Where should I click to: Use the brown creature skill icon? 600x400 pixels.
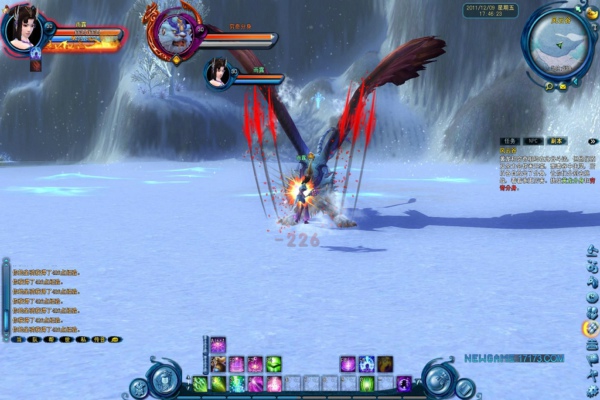coord(217,364)
